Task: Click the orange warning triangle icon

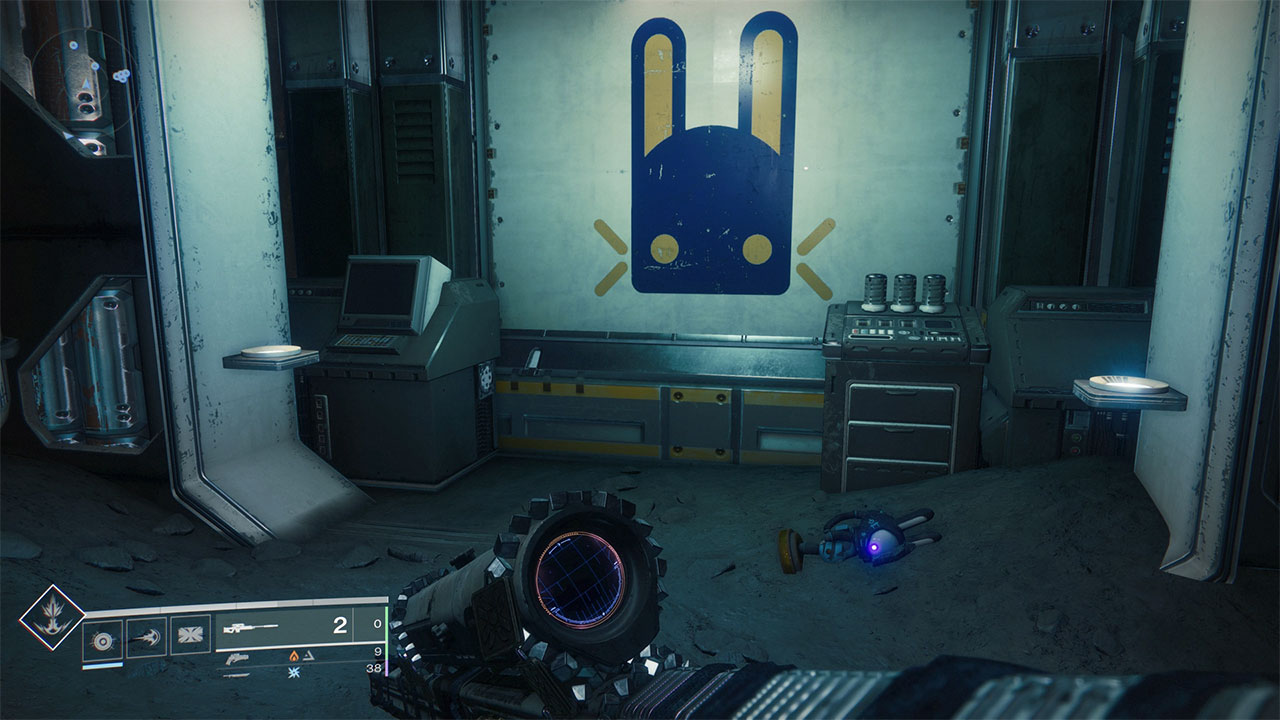Action: pos(309,656)
